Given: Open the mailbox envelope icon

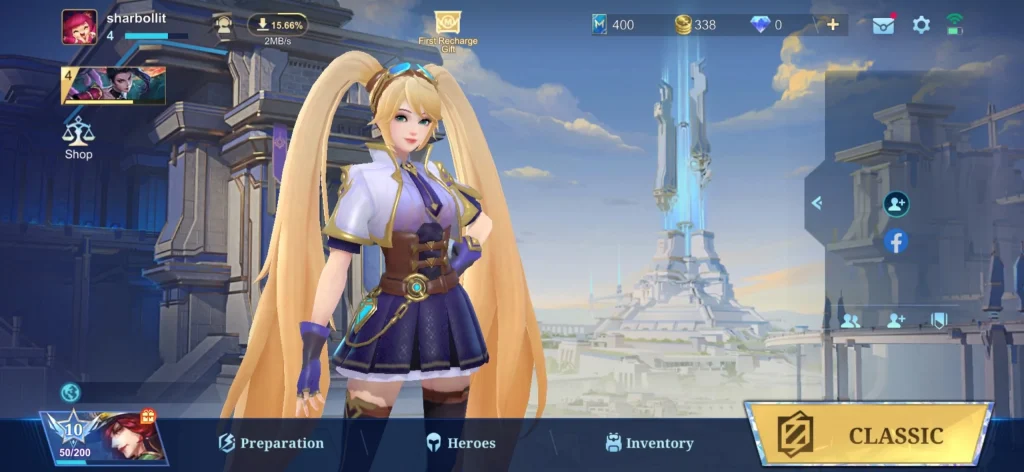Looking at the screenshot, I should [883, 25].
